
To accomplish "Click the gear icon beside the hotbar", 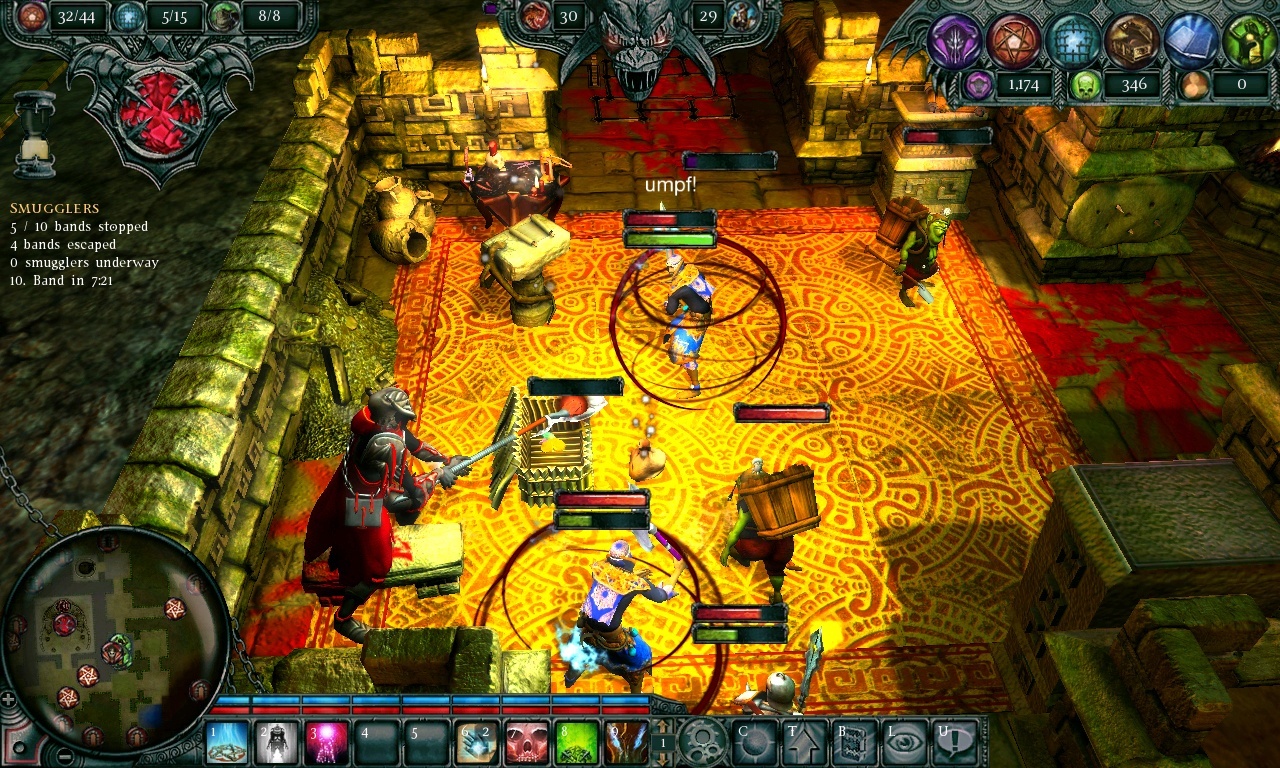I will [x=703, y=743].
